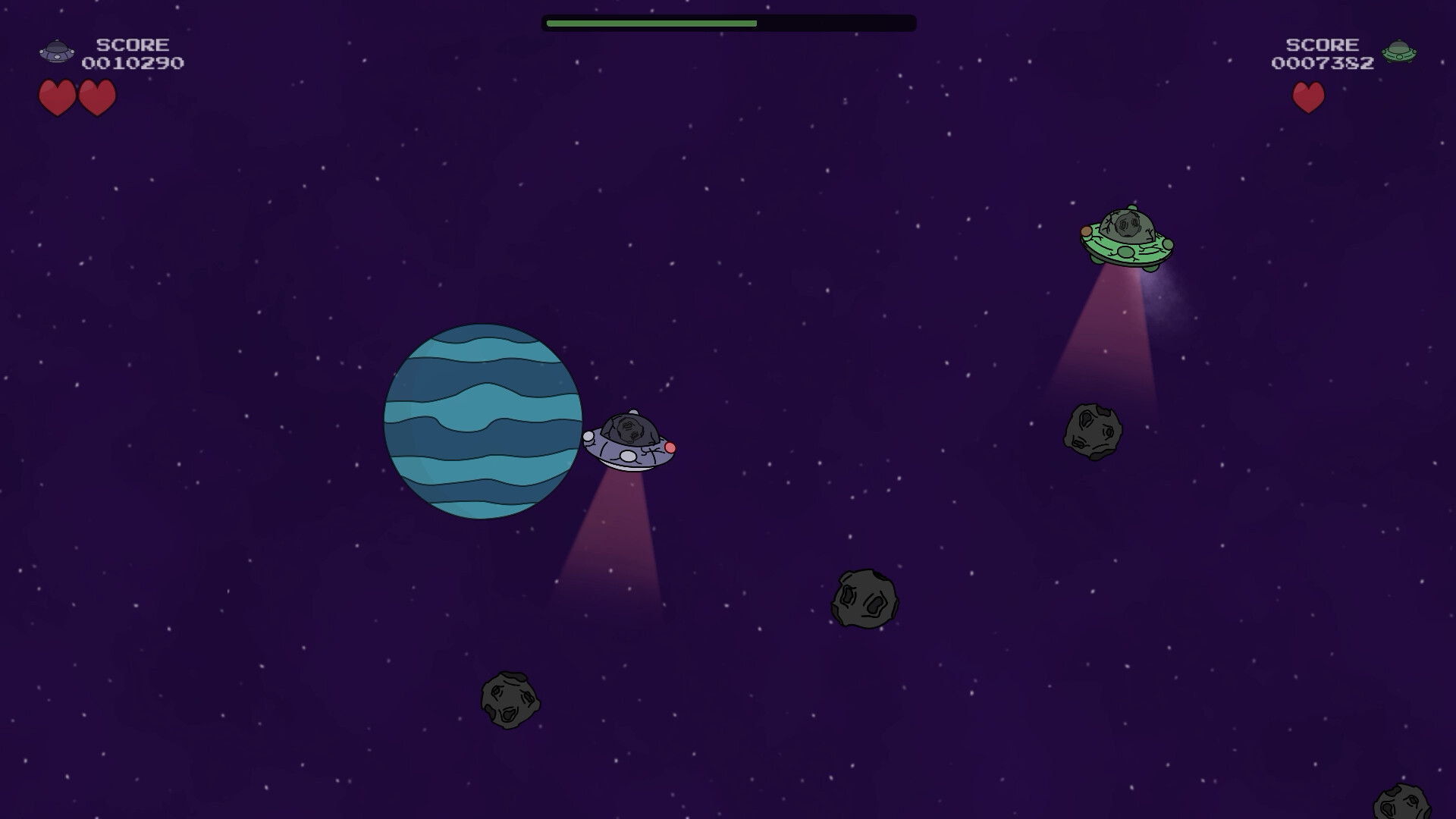Select the green UFO player icon
Screen dimensions: 1456x819
coord(1398,52)
